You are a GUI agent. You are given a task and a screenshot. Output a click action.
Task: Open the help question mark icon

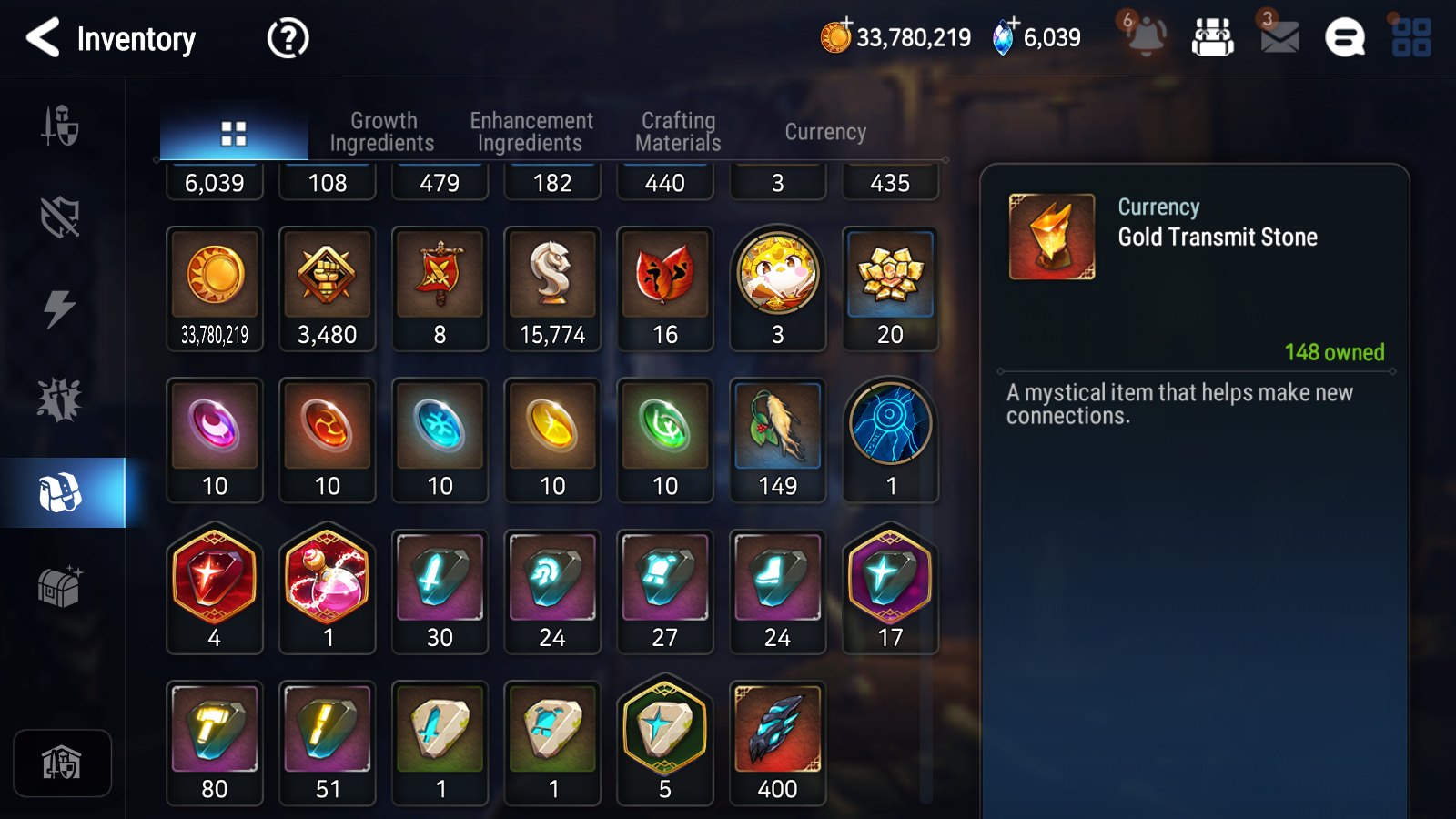(288, 38)
